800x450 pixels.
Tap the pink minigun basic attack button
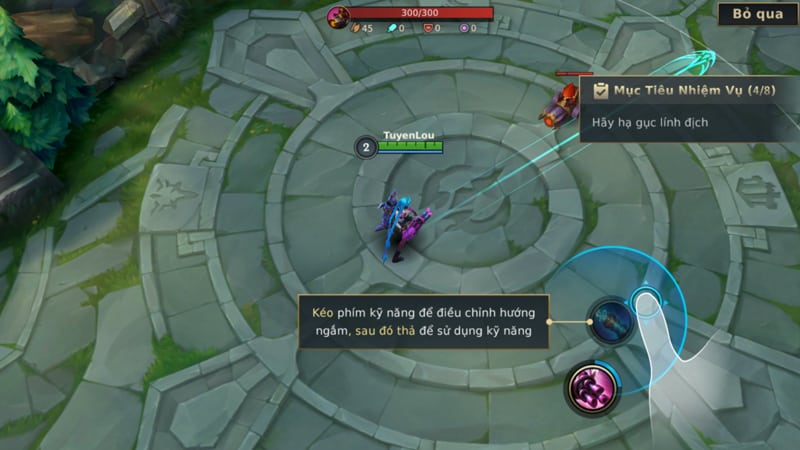pos(592,385)
